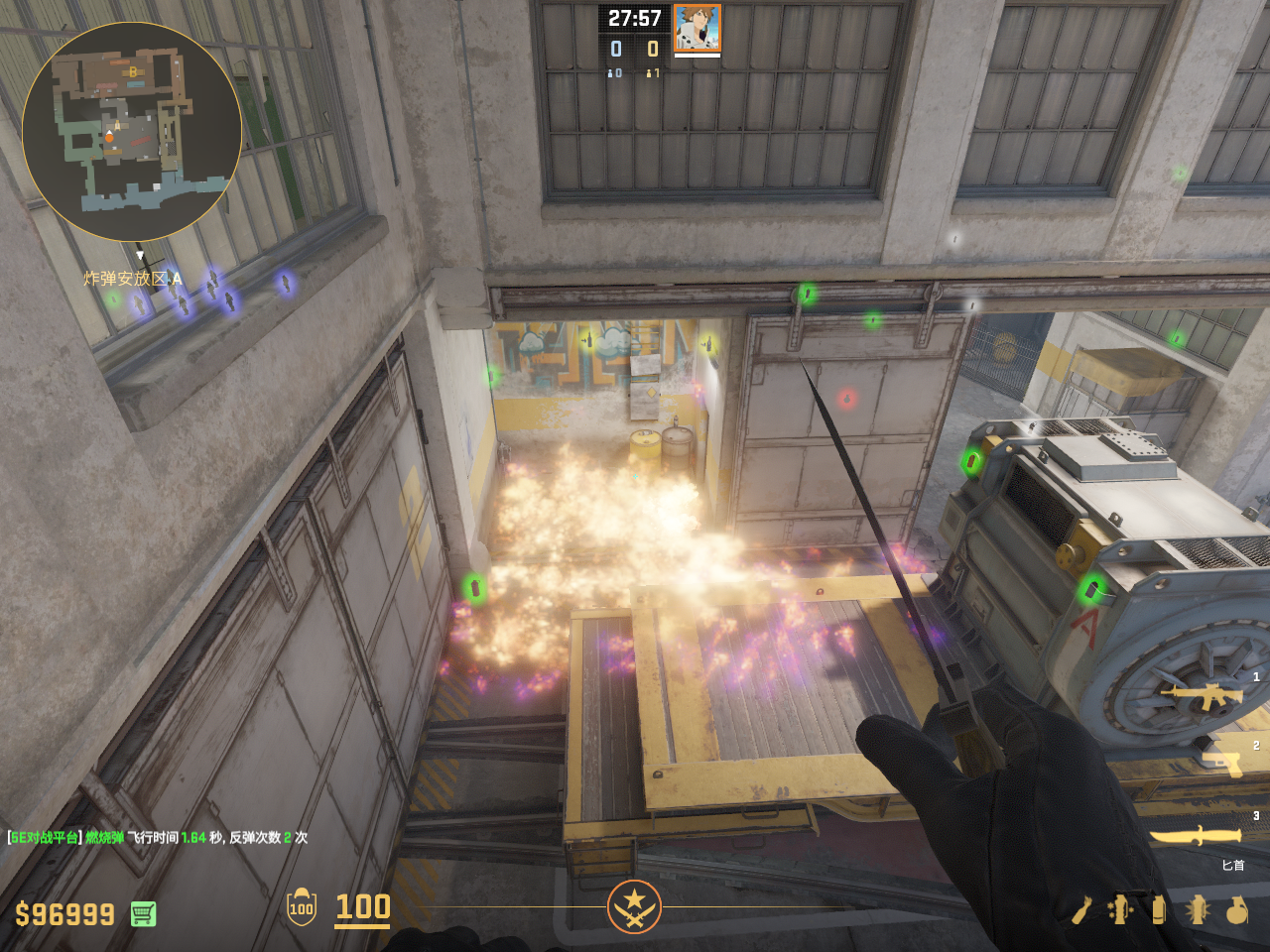
Task: Open the buy menu shopping cart icon
Action: (143, 913)
